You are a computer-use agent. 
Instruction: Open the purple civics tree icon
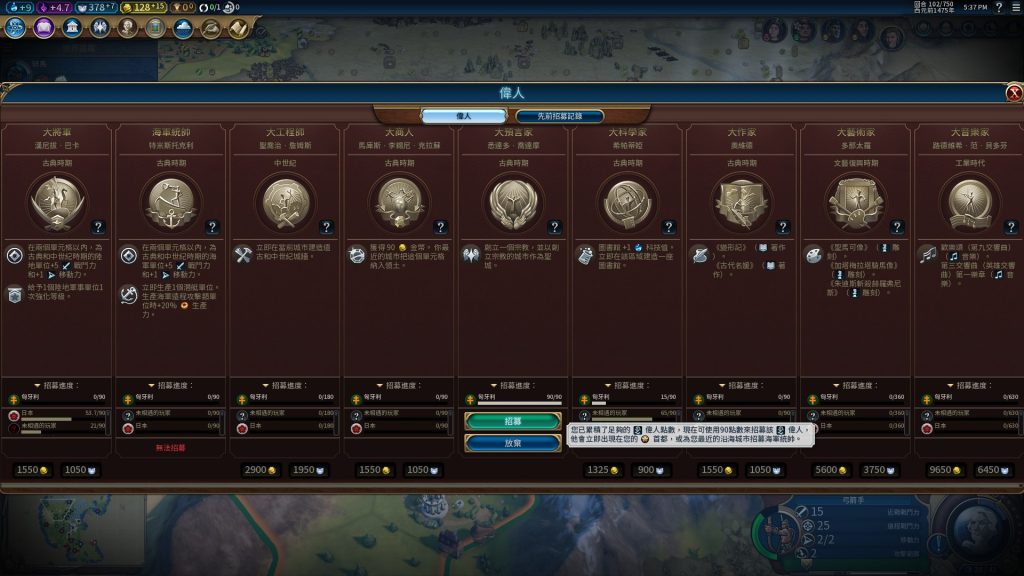(43, 28)
